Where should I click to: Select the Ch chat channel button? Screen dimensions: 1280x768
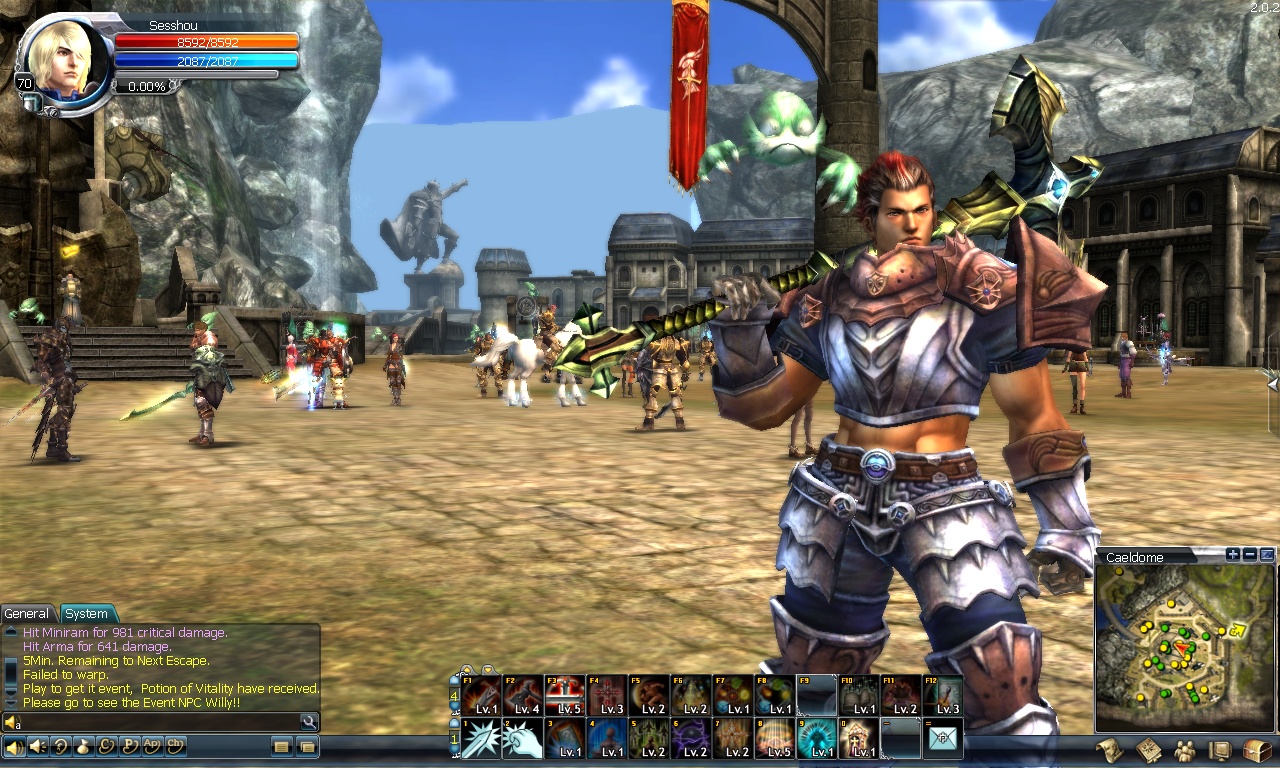click(176, 746)
